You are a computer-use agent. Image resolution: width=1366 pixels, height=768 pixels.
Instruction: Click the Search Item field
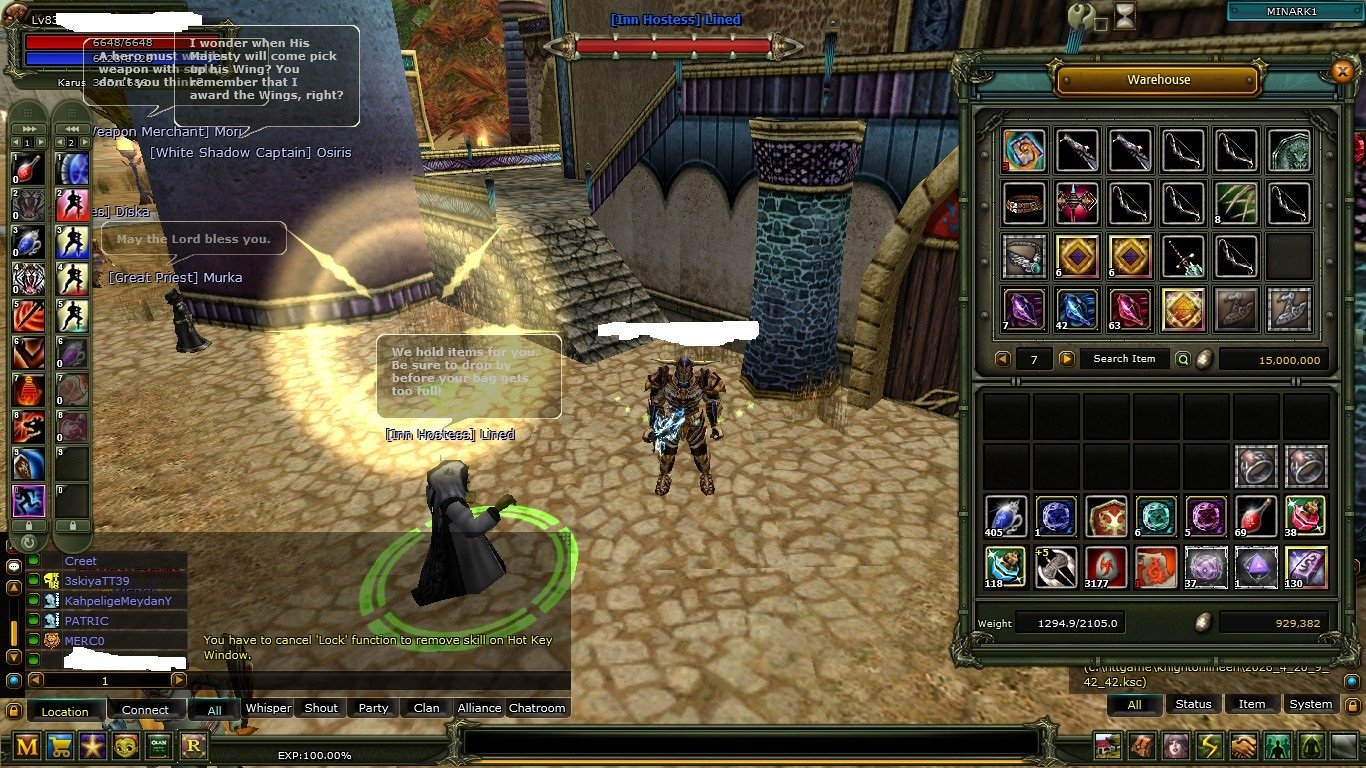[x=1124, y=359]
